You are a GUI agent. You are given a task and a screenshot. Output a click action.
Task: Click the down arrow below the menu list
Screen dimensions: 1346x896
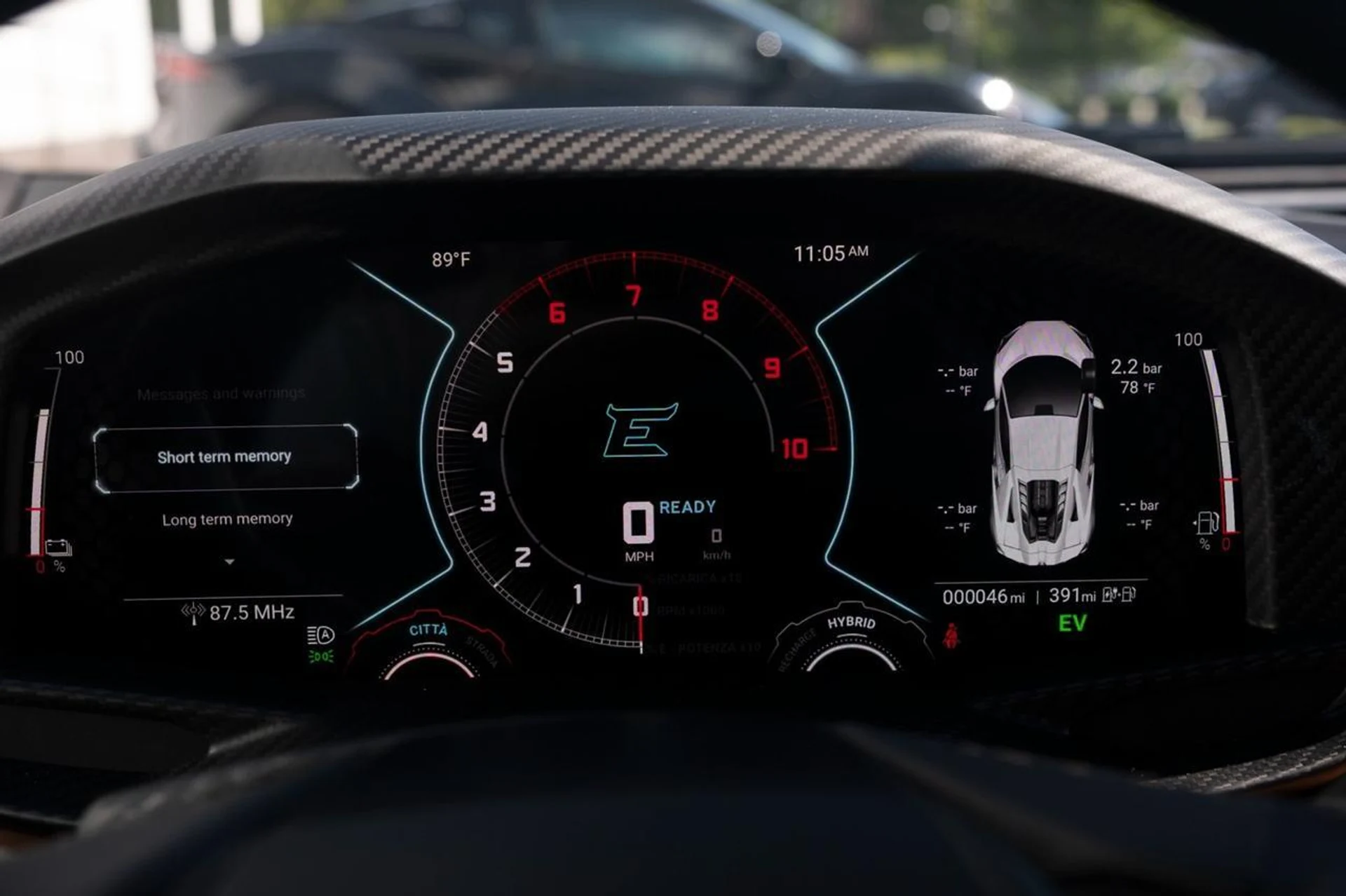[x=229, y=562]
